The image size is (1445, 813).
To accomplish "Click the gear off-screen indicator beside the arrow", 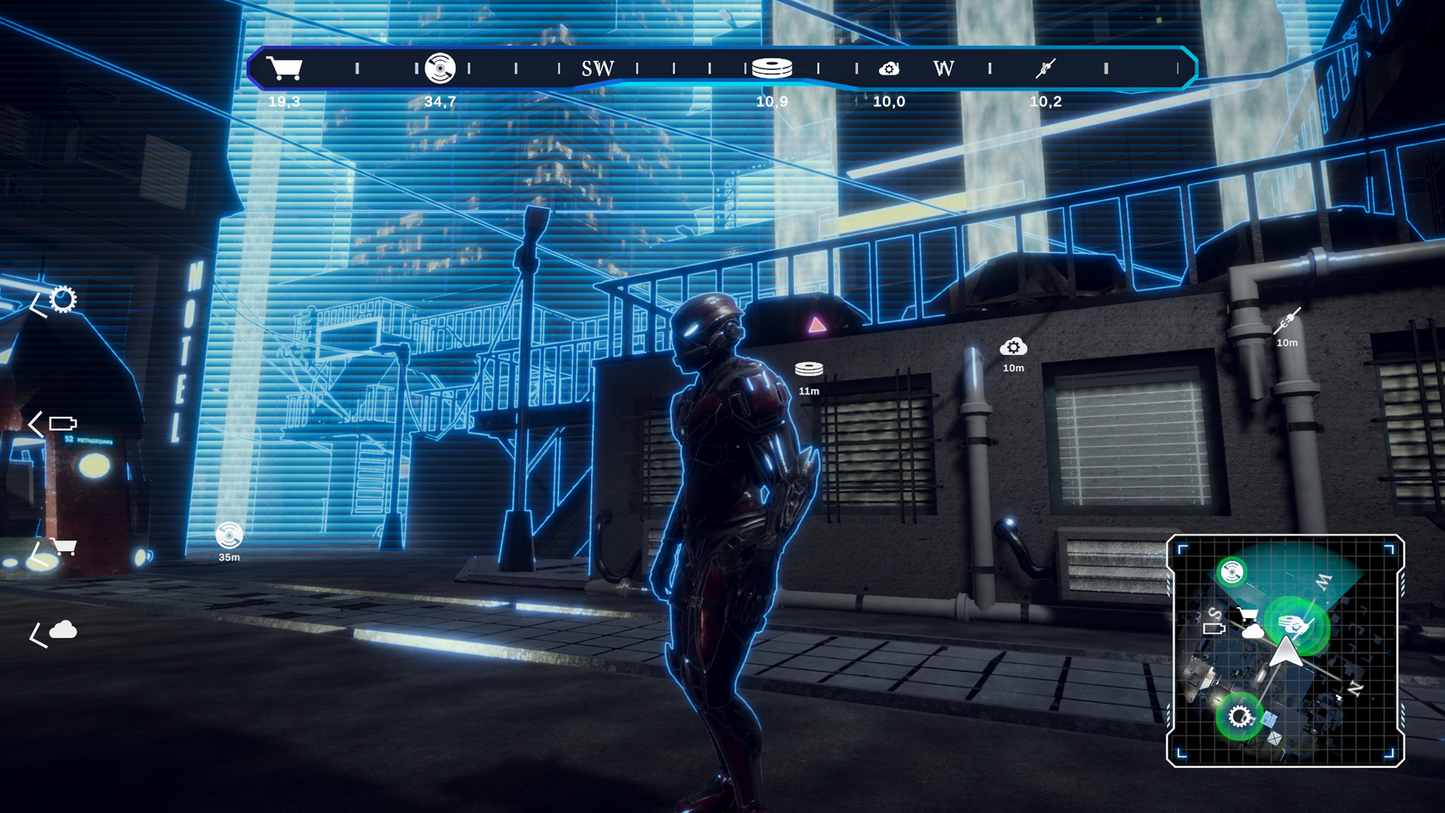I will pyautogui.click(x=63, y=299).
